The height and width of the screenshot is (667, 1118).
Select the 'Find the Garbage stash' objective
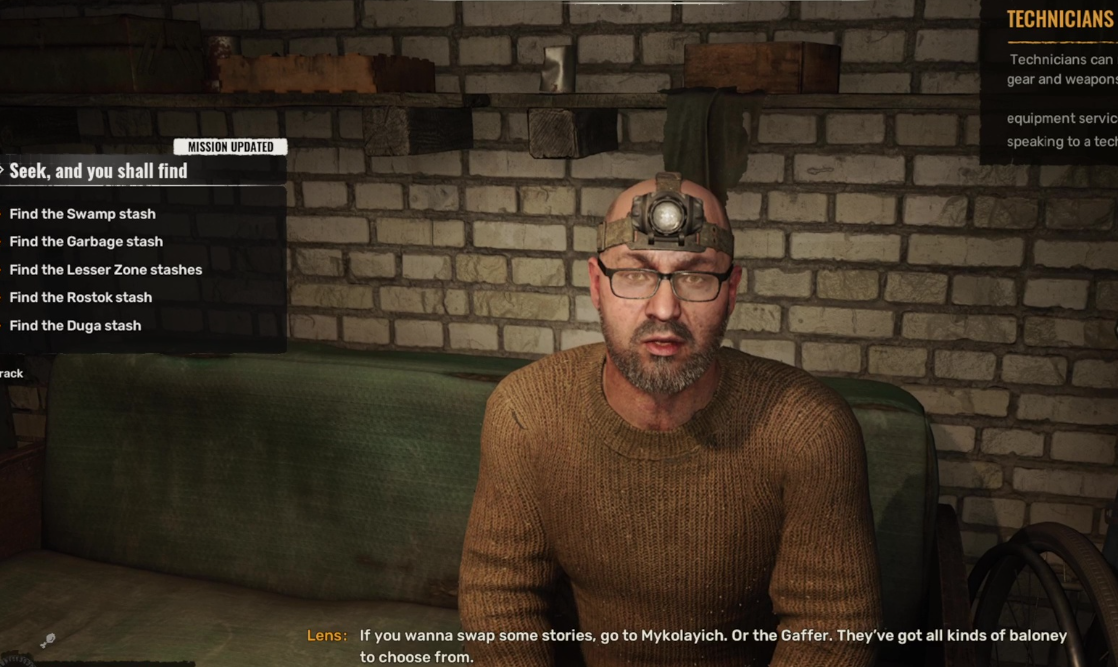[x=86, y=242]
